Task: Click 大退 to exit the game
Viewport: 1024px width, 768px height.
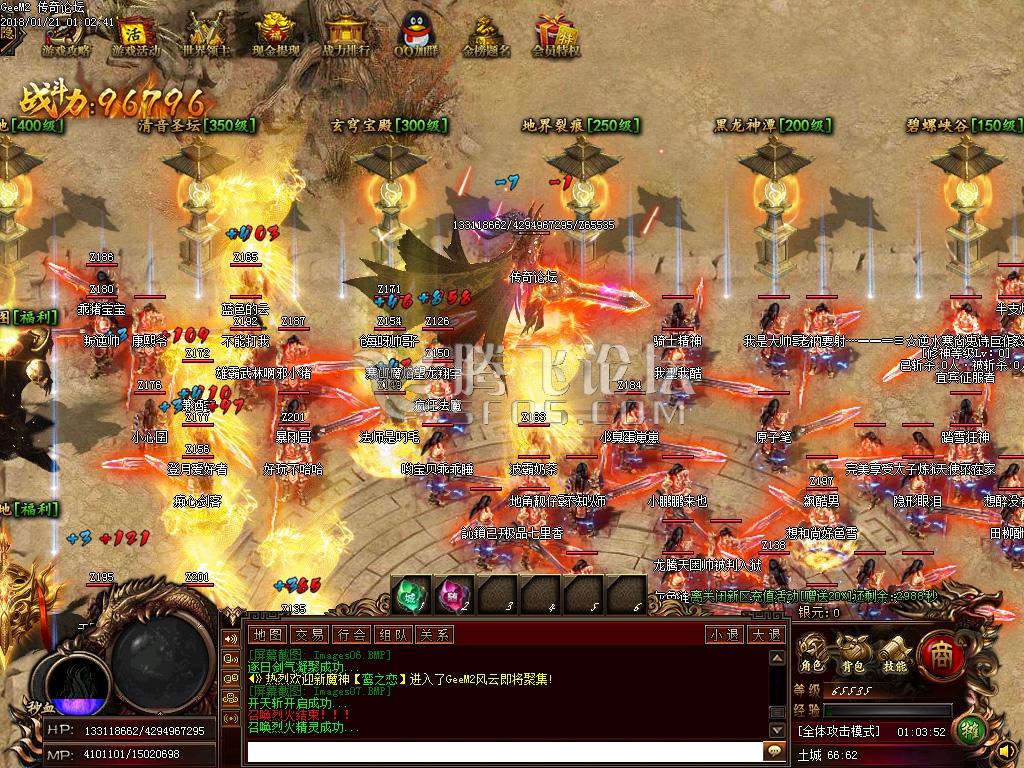Action: (765, 634)
